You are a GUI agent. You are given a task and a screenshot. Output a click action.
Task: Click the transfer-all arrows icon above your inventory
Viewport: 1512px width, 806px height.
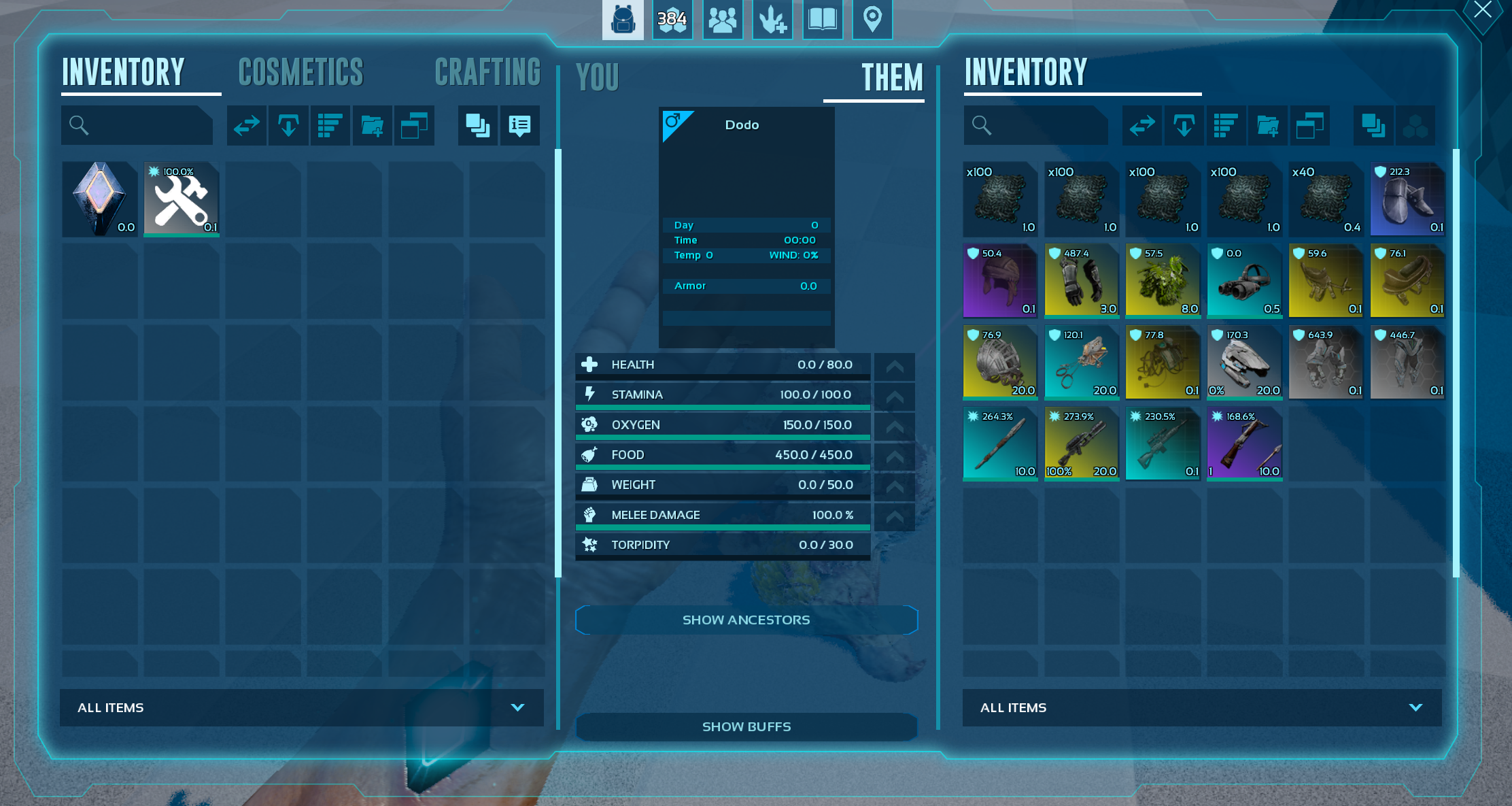tap(246, 125)
